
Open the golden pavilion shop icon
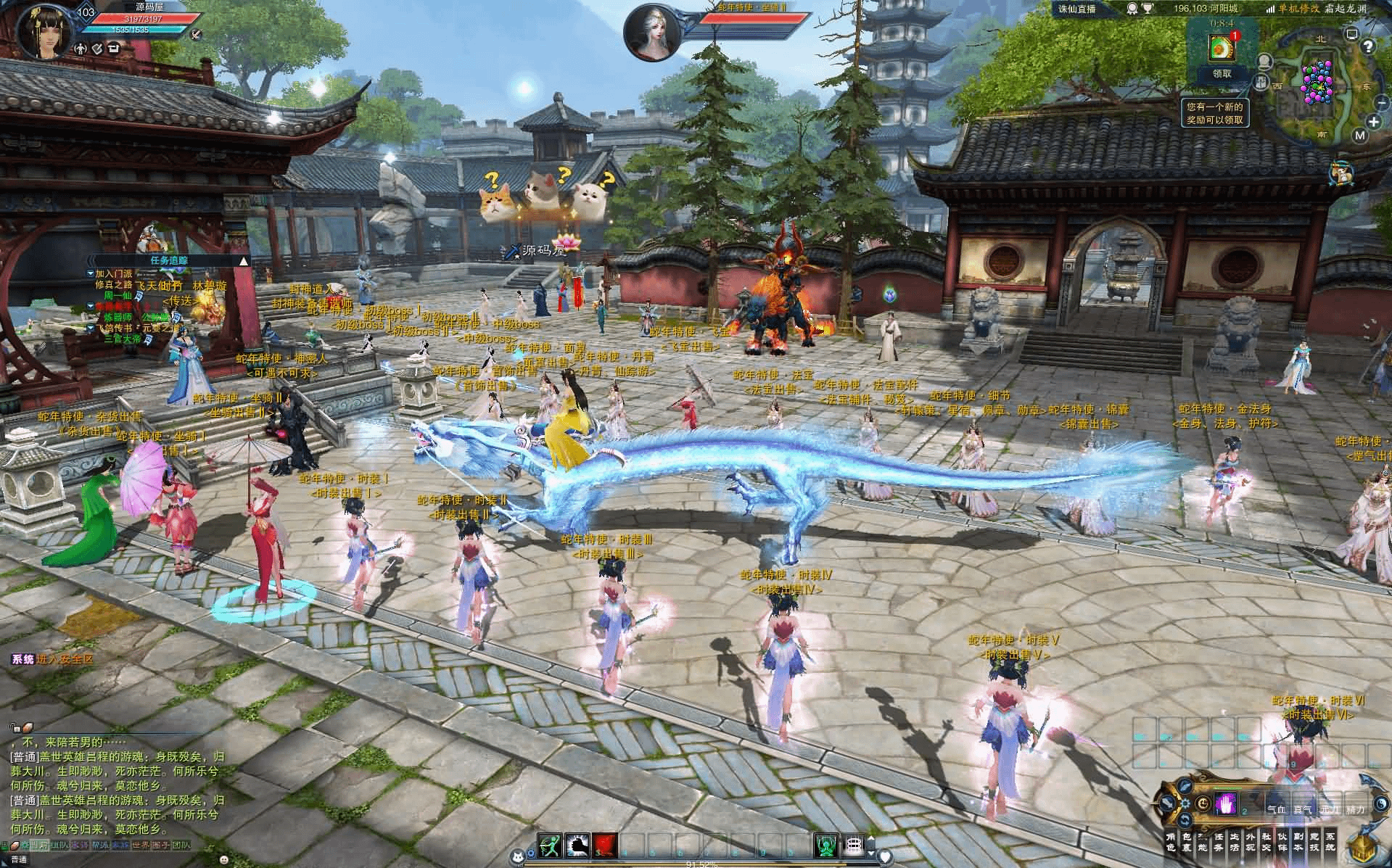1364,847
